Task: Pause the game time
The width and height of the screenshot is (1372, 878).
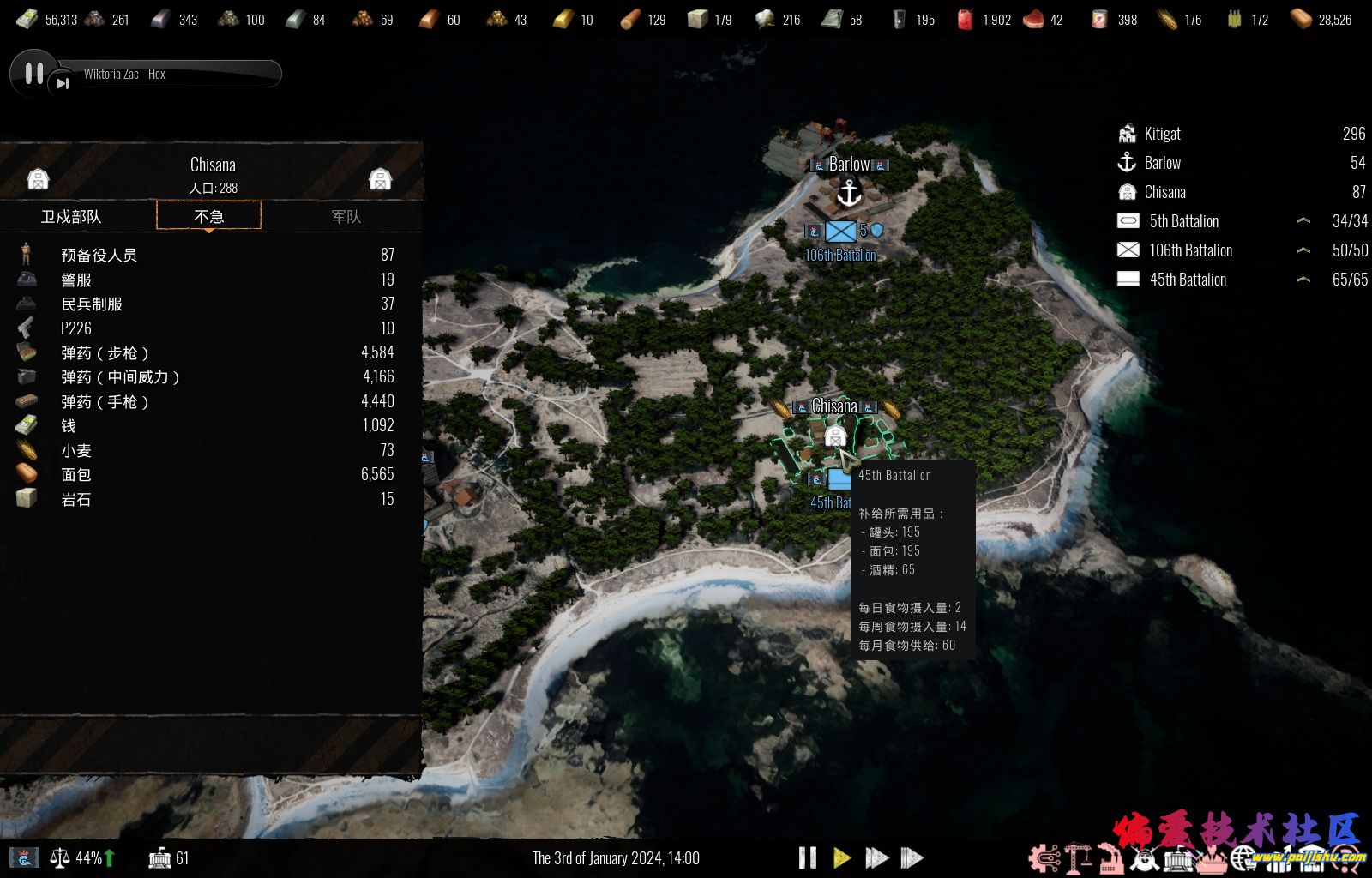Action: (807, 857)
